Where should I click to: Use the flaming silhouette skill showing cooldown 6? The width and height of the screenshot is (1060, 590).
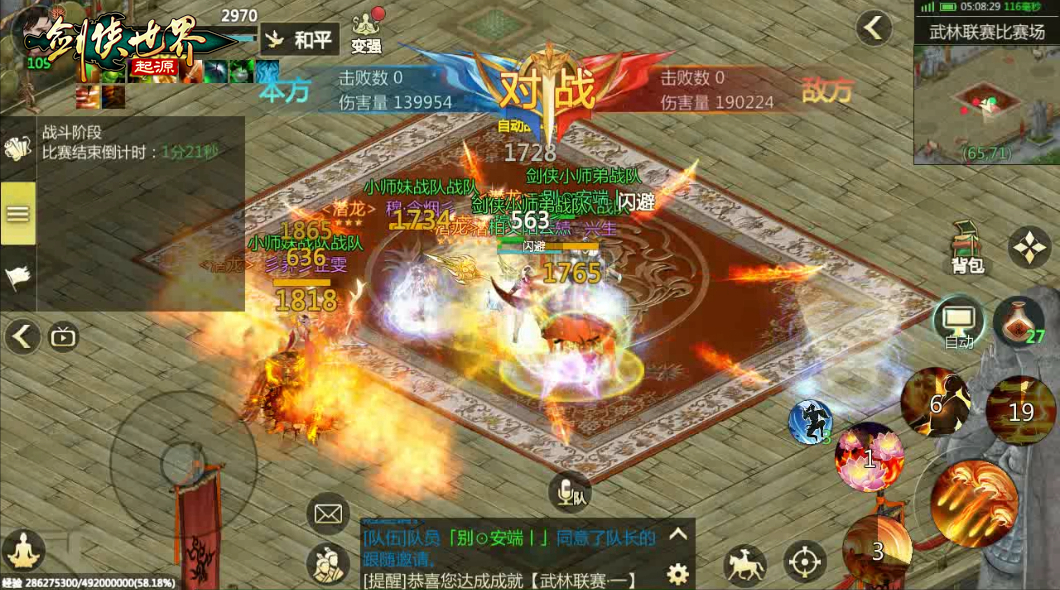coord(935,402)
